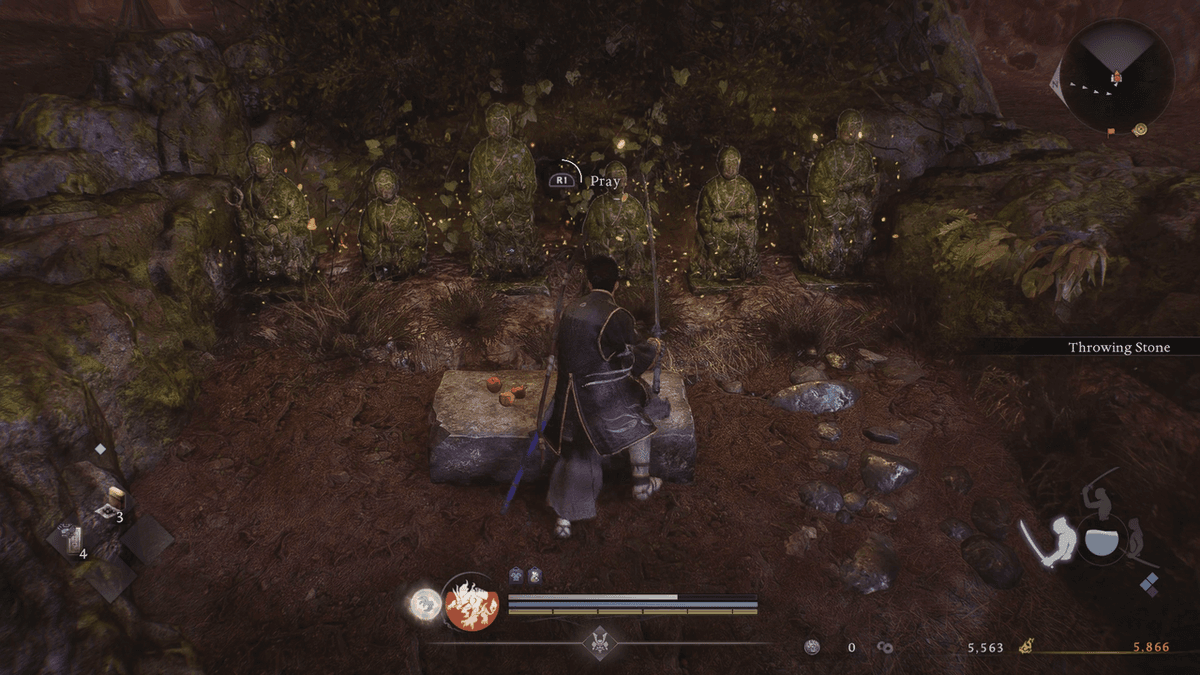Activate the glowing white orb icon

pyautogui.click(x=424, y=601)
